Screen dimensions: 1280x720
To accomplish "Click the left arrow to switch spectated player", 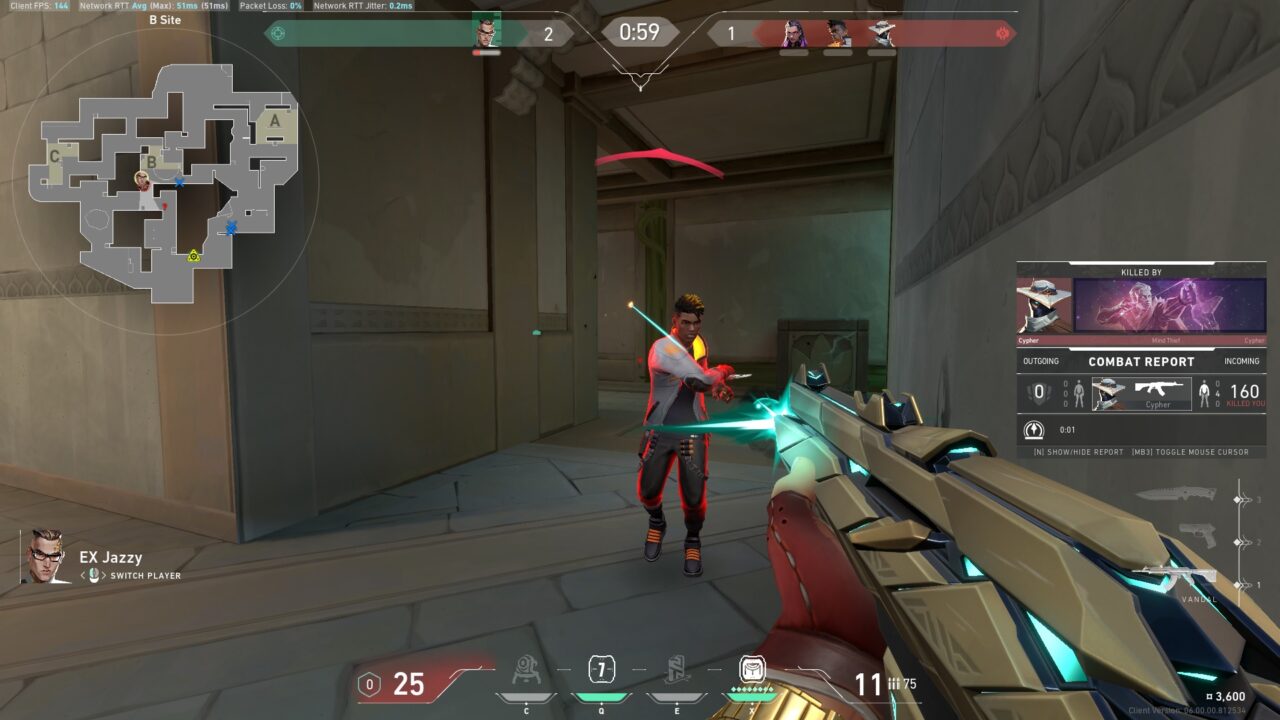I will pyautogui.click(x=82, y=575).
